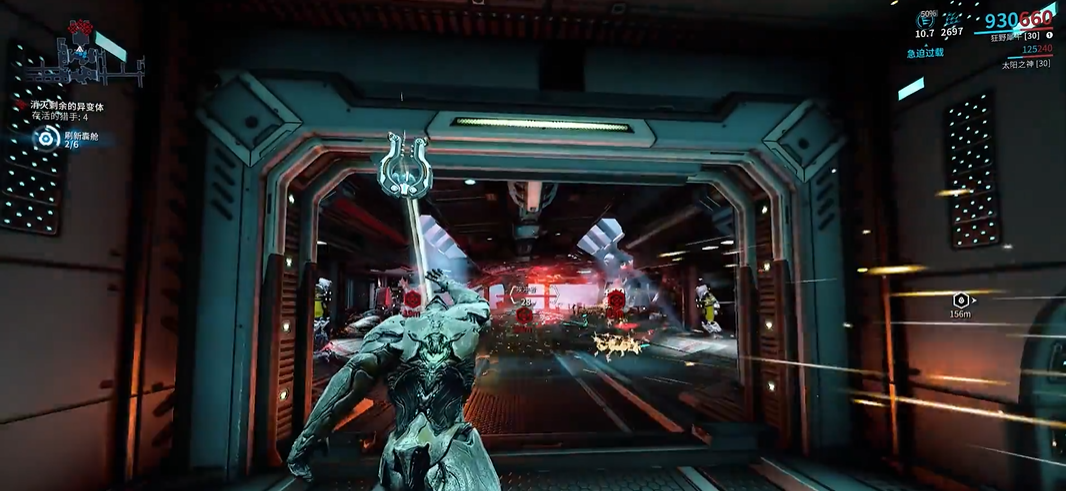
Task: Click the 刷新囊舱 2/6 circular icon
Action: click(45, 139)
